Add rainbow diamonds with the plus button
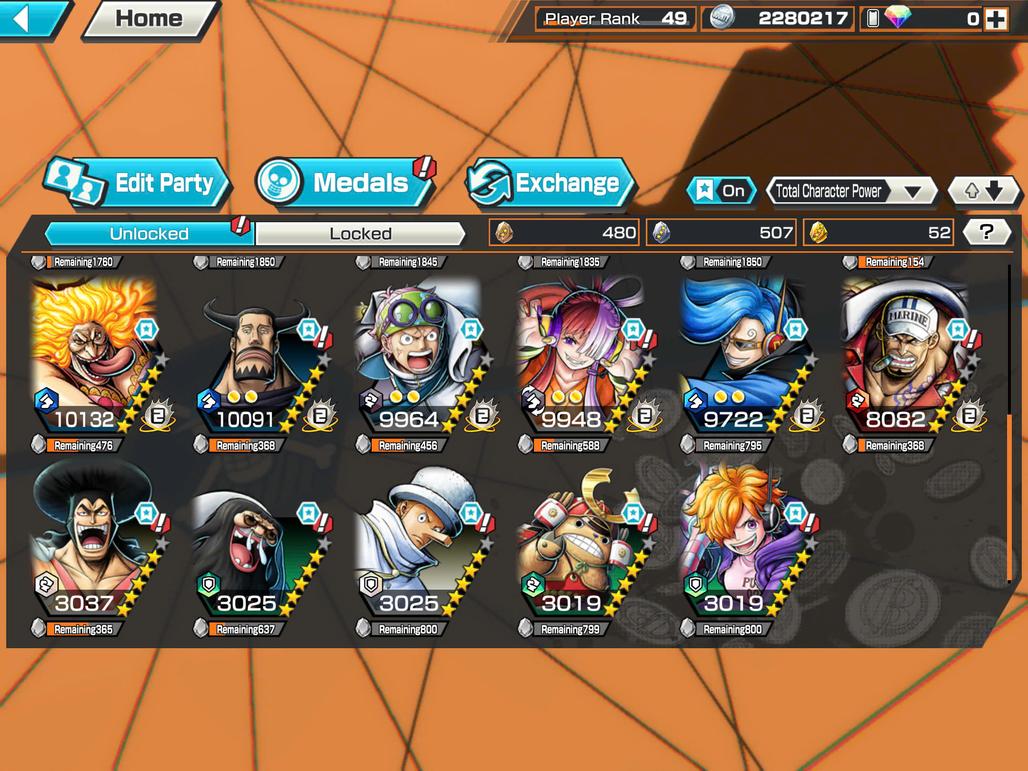 995,18
